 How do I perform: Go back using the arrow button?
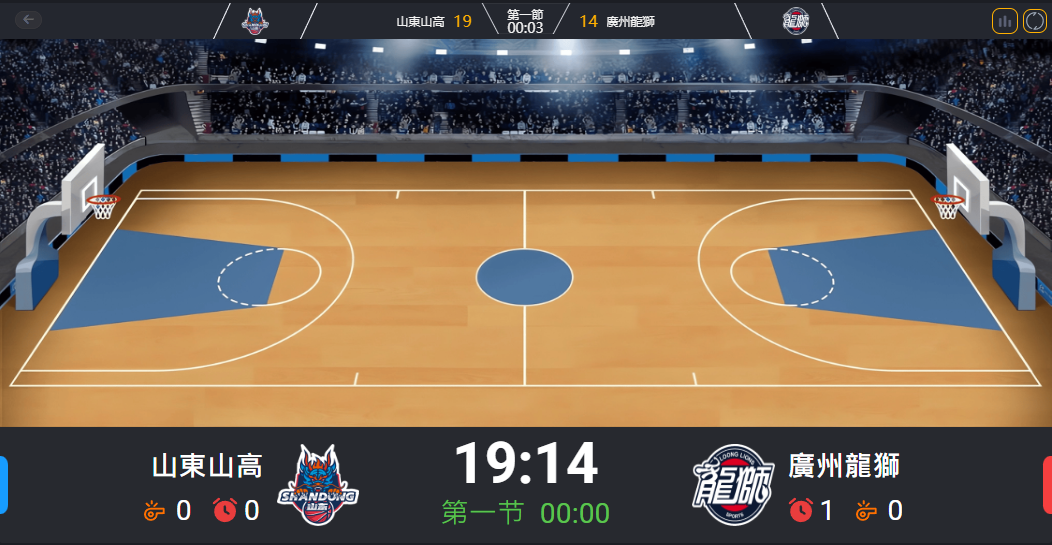click(x=29, y=19)
